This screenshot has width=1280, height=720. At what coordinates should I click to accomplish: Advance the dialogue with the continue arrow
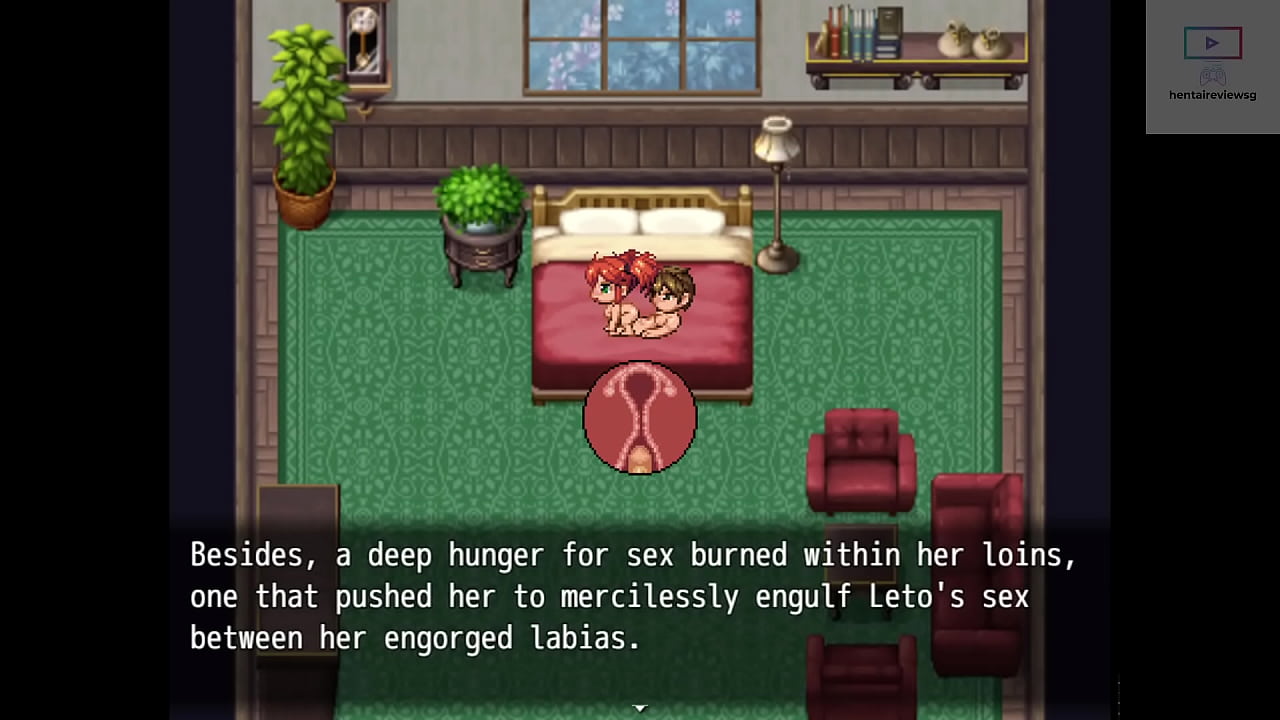[x=640, y=707]
